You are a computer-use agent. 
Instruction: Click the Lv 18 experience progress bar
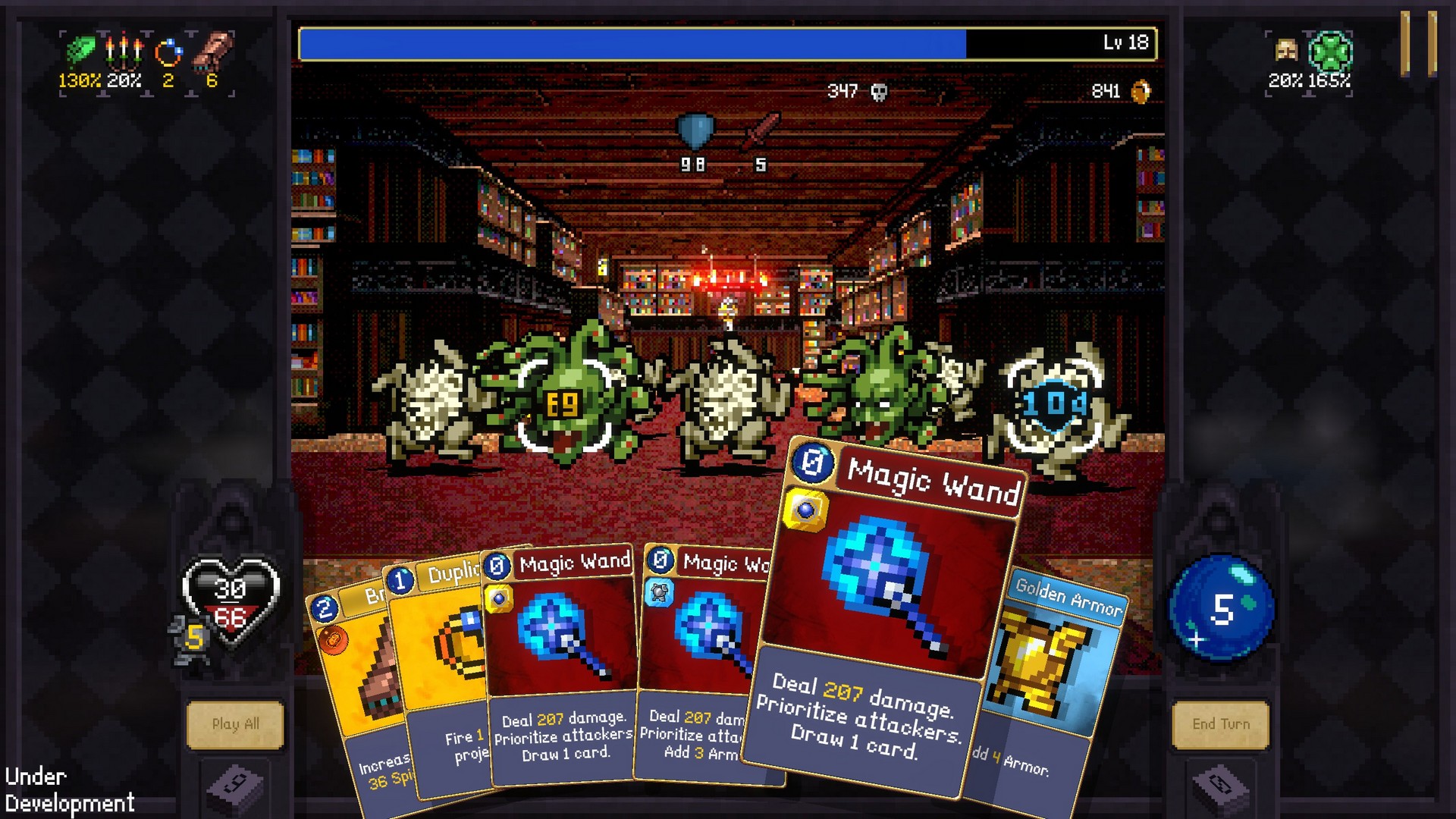click(728, 43)
